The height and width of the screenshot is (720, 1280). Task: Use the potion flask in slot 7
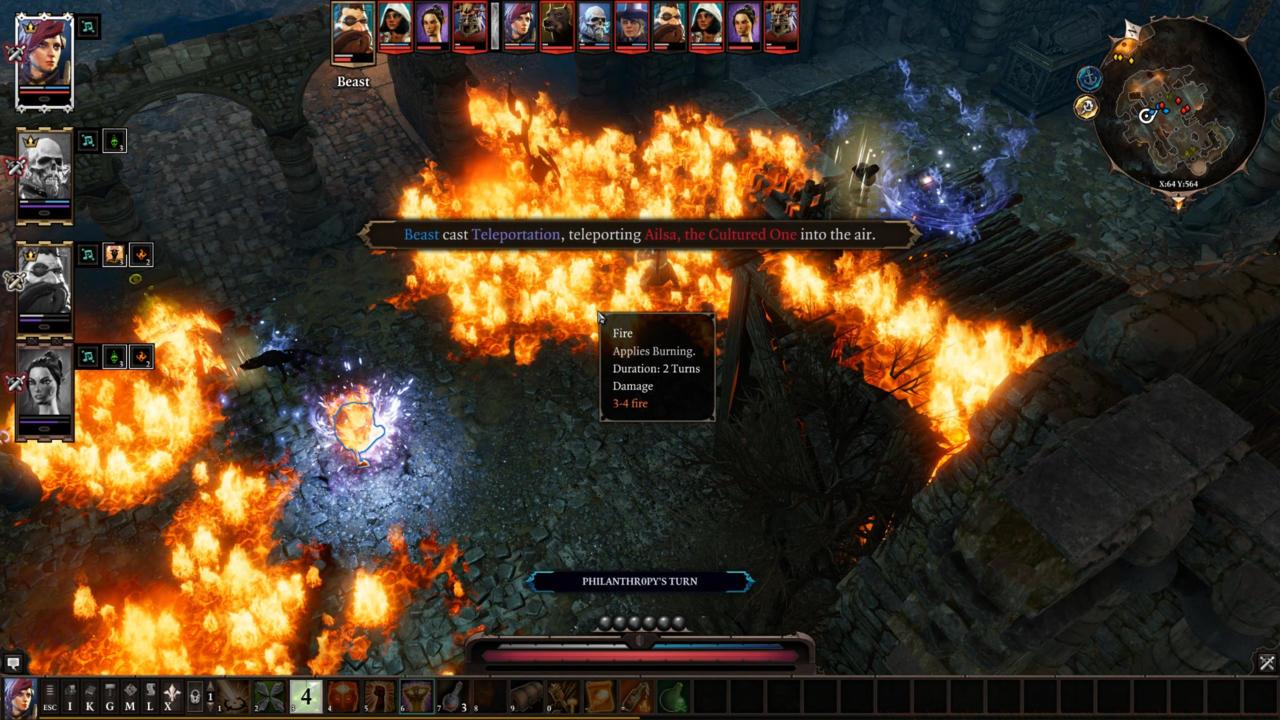453,695
